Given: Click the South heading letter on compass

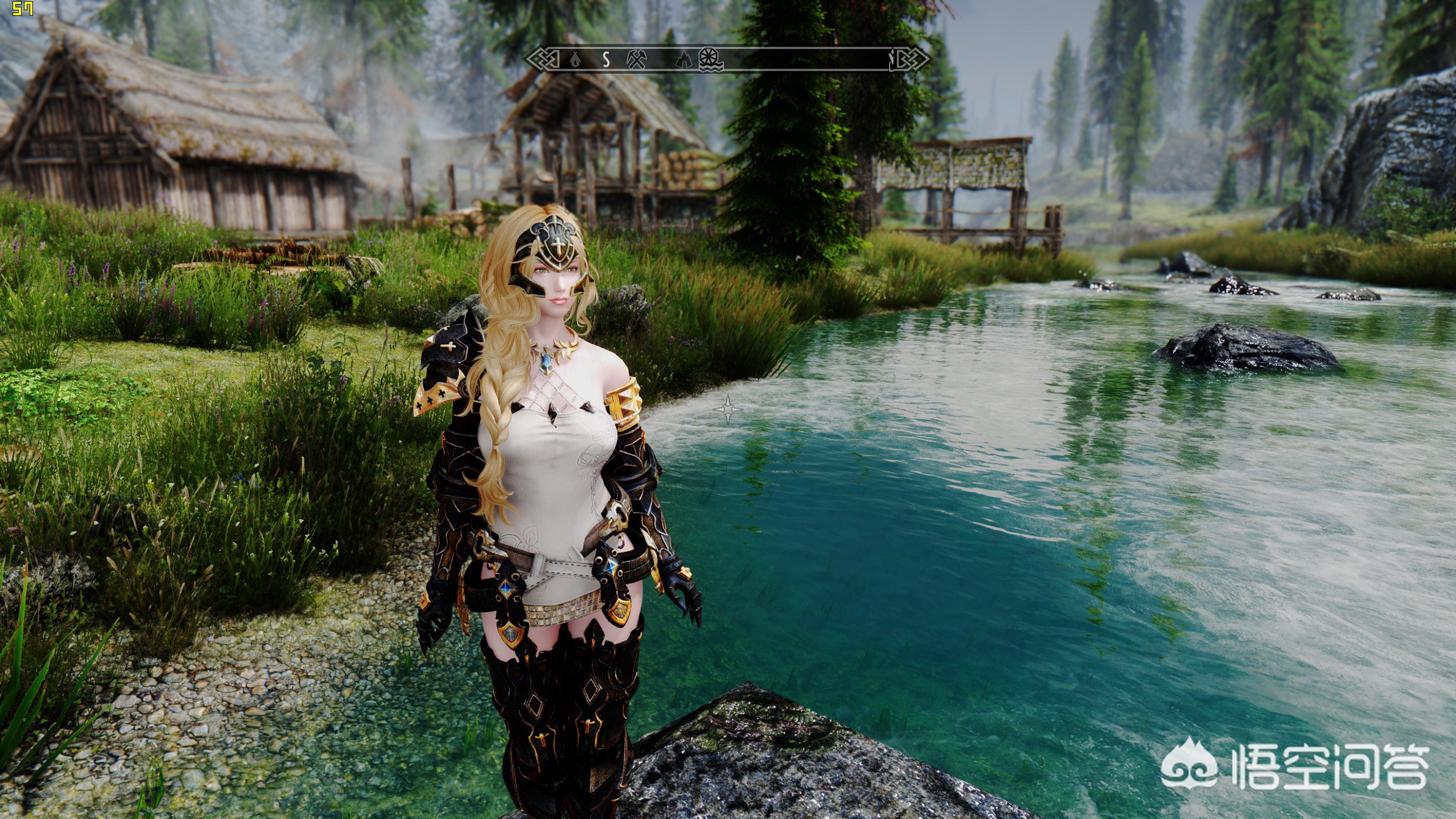Looking at the screenshot, I should click(x=607, y=59).
